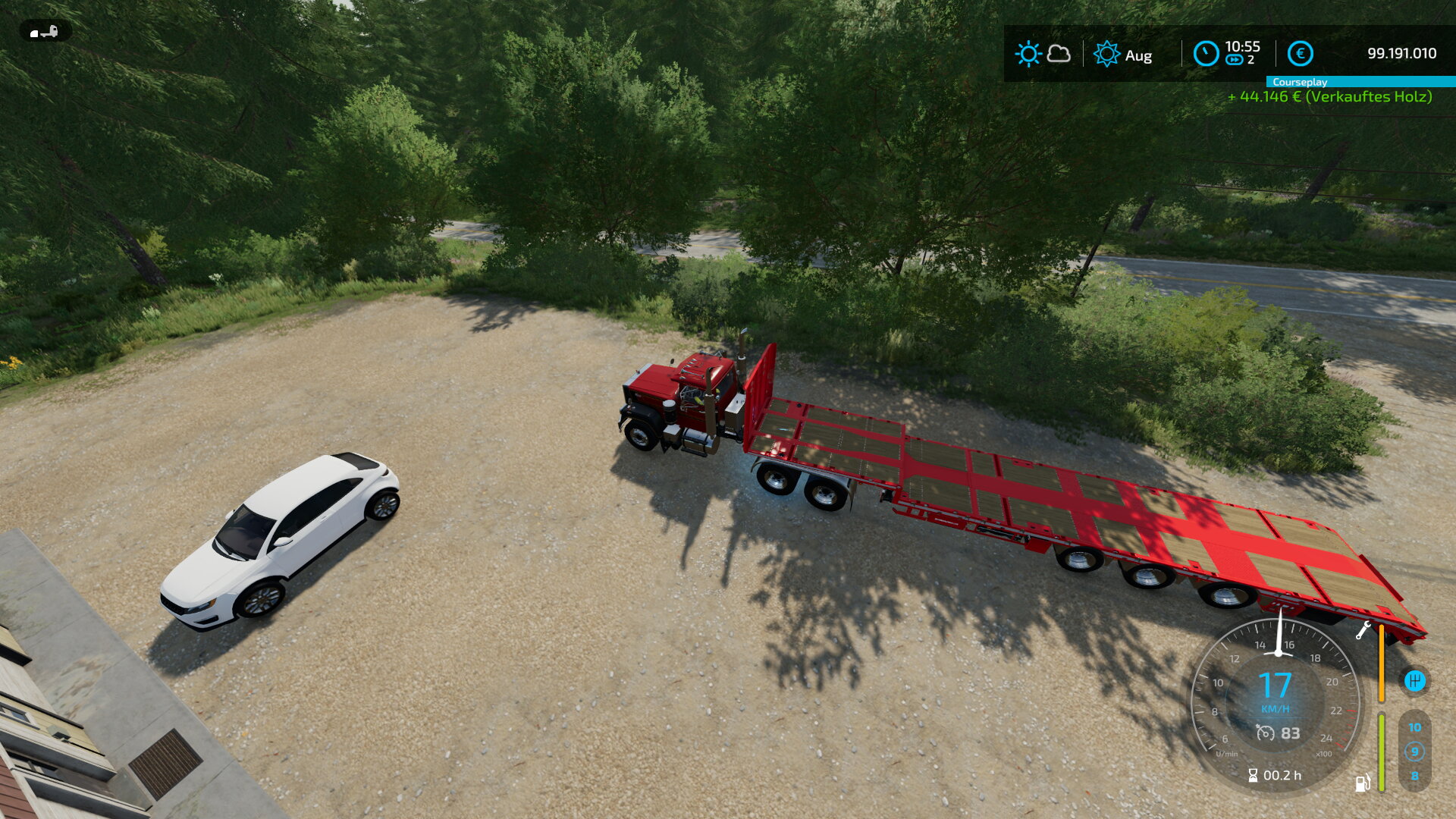Image resolution: width=1456 pixels, height=819 pixels.
Task: Click the truck and trailer vehicle icon
Action: pos(45,32)
